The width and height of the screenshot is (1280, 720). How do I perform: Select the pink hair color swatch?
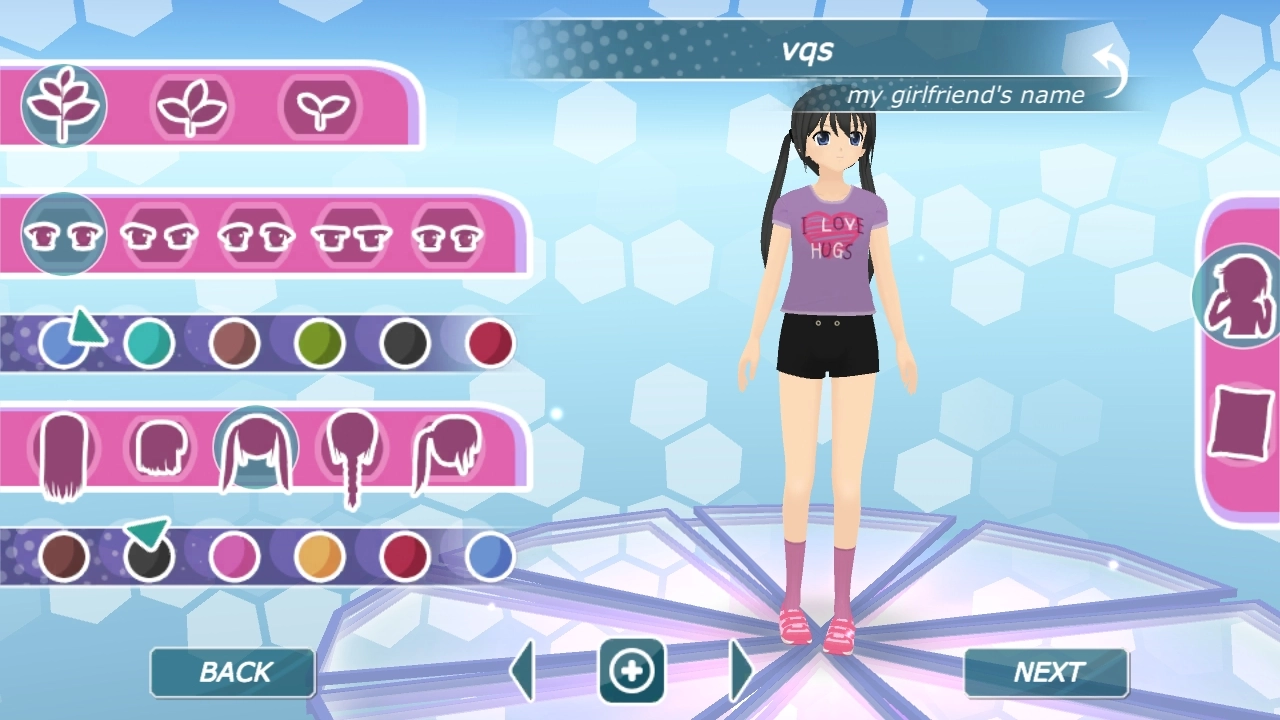point(234,557)
